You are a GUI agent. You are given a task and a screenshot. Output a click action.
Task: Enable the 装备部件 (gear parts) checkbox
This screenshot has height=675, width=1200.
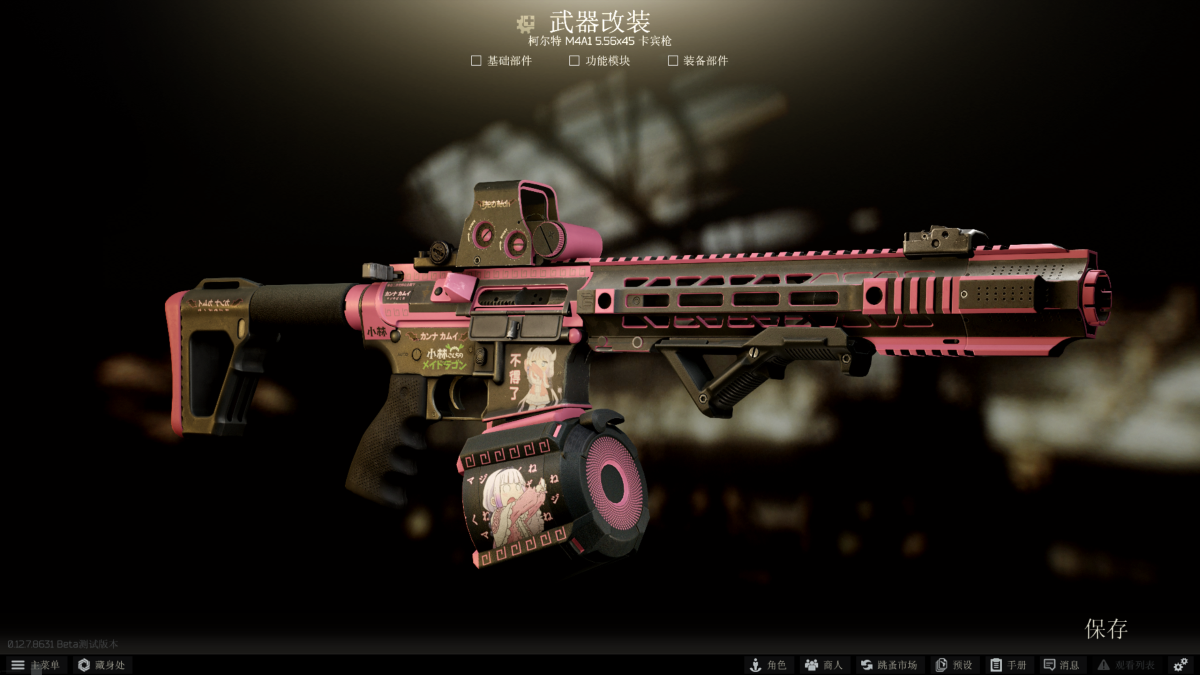coord(673,61)
